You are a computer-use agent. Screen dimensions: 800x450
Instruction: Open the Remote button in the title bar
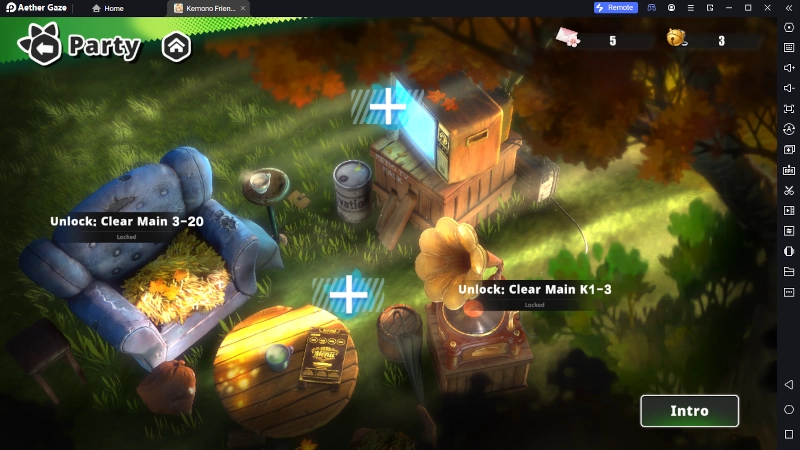point(615,8)
